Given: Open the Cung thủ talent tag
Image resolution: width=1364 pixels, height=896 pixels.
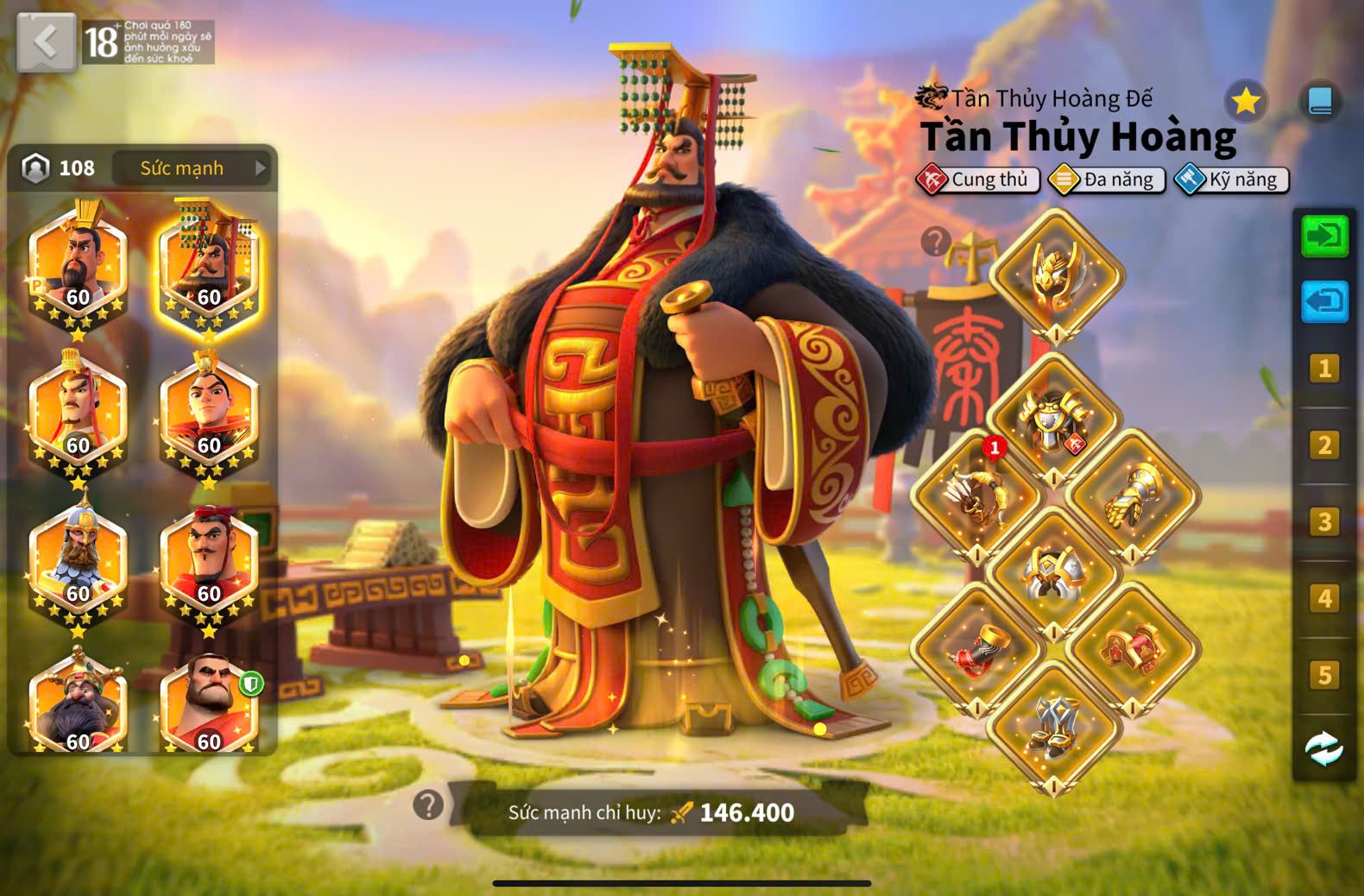Looking at the screenshot, I should point(978,180).
